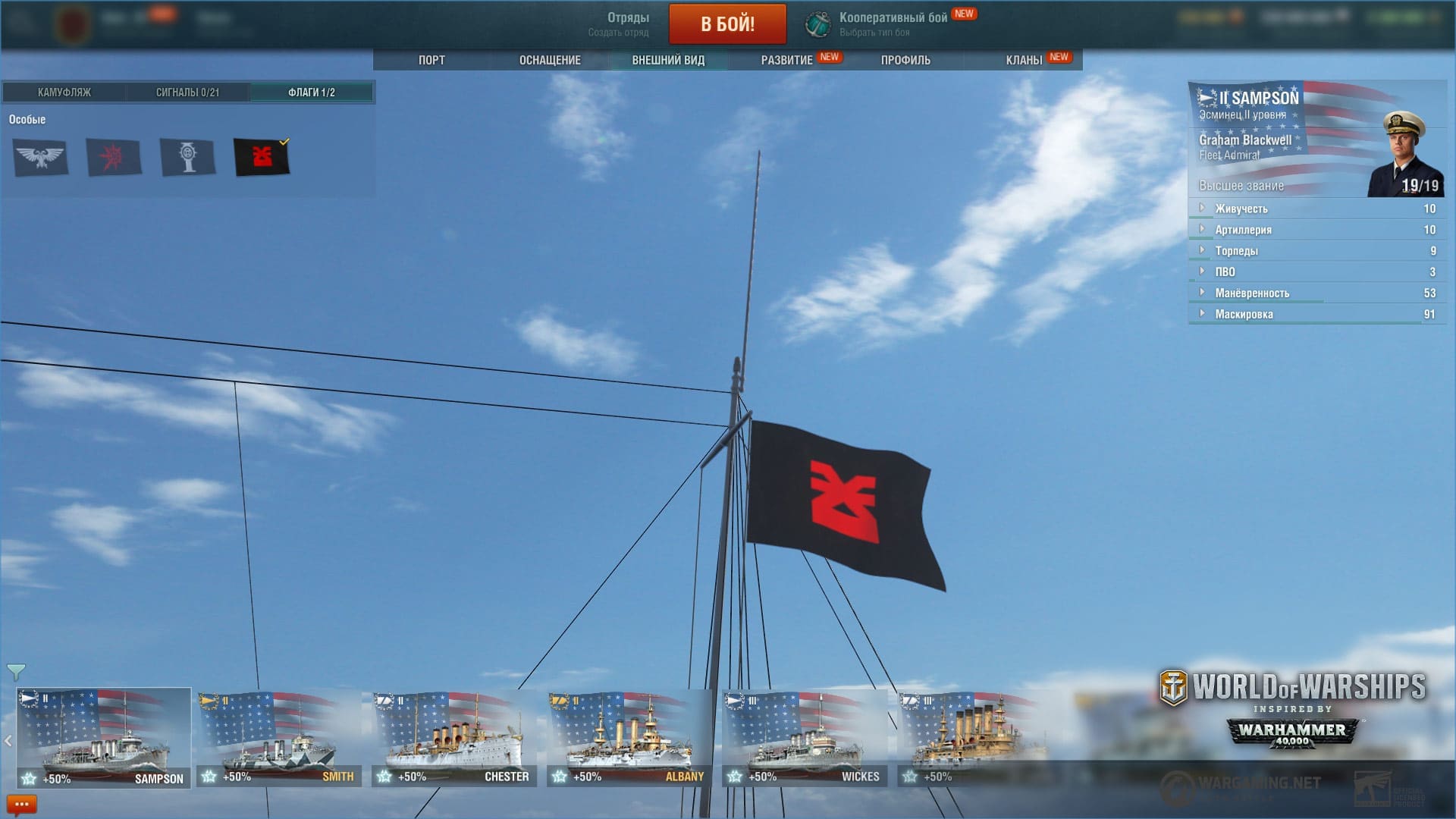1456x819 pixels.
Task: Pick the black flag with red emblem
Action: [x=262, y=158]
